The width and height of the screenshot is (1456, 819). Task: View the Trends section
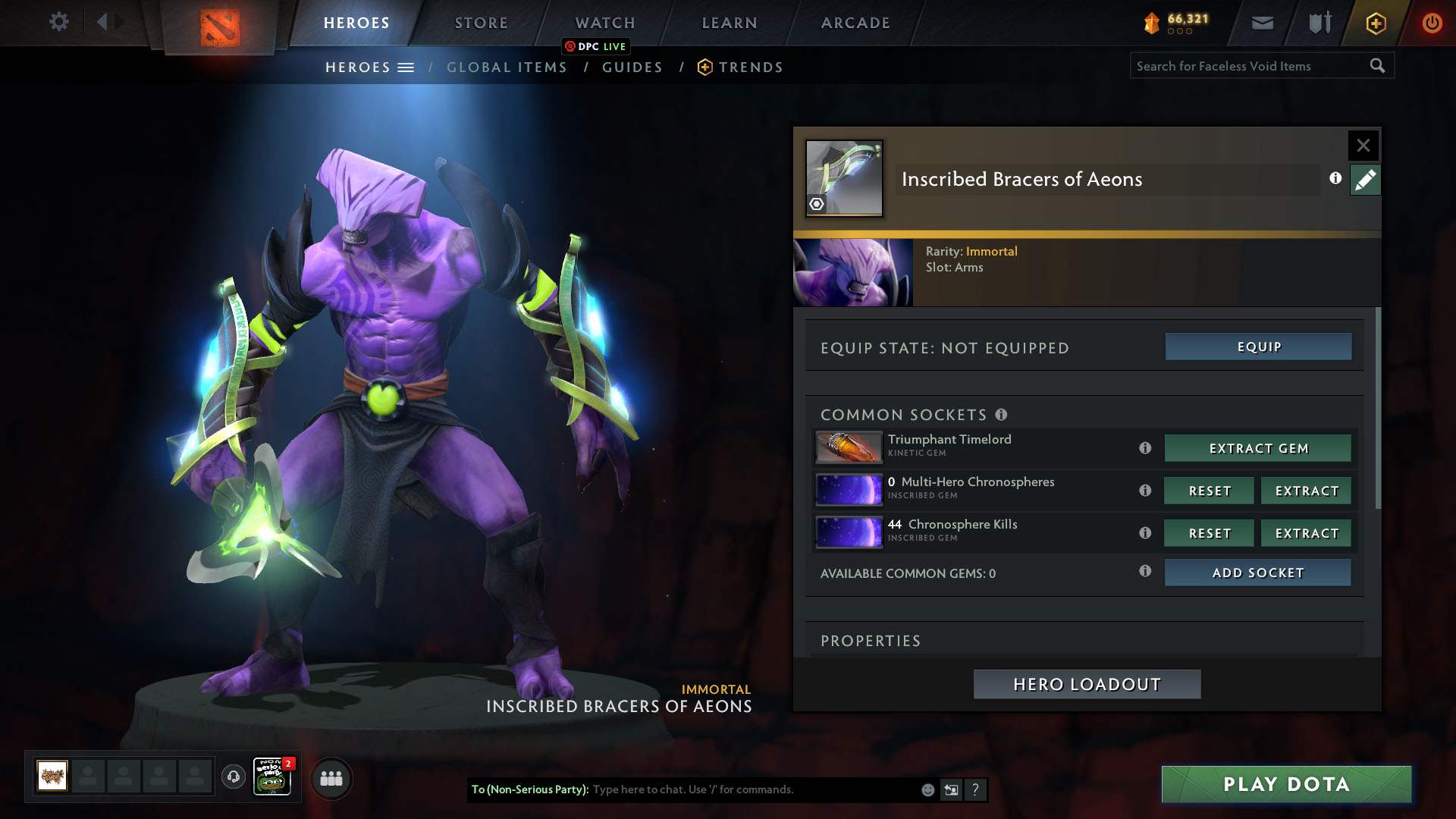[x=750, y=67]
